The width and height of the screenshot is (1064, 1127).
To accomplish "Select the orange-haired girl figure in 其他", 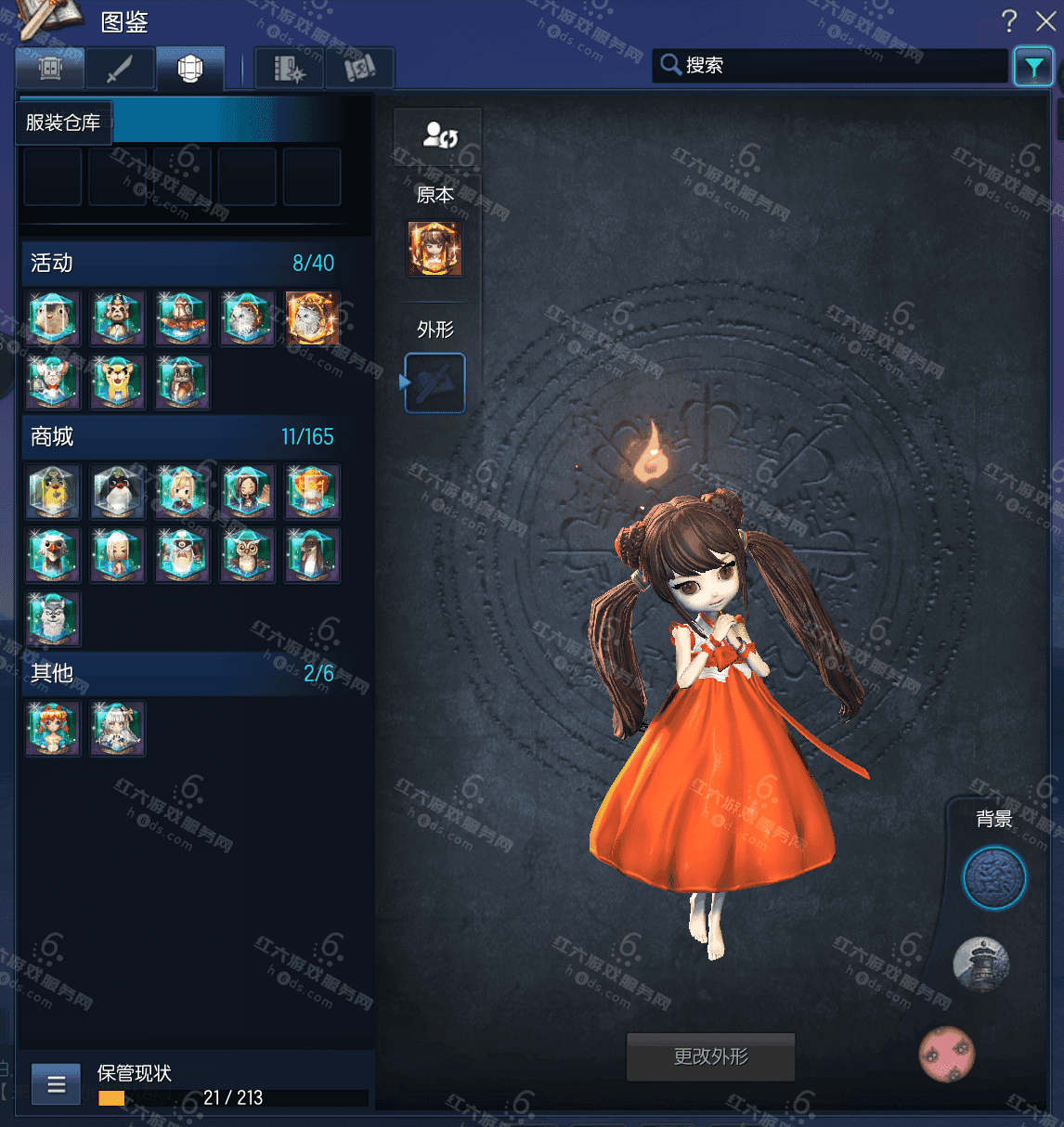I will (x=53, y=728).
